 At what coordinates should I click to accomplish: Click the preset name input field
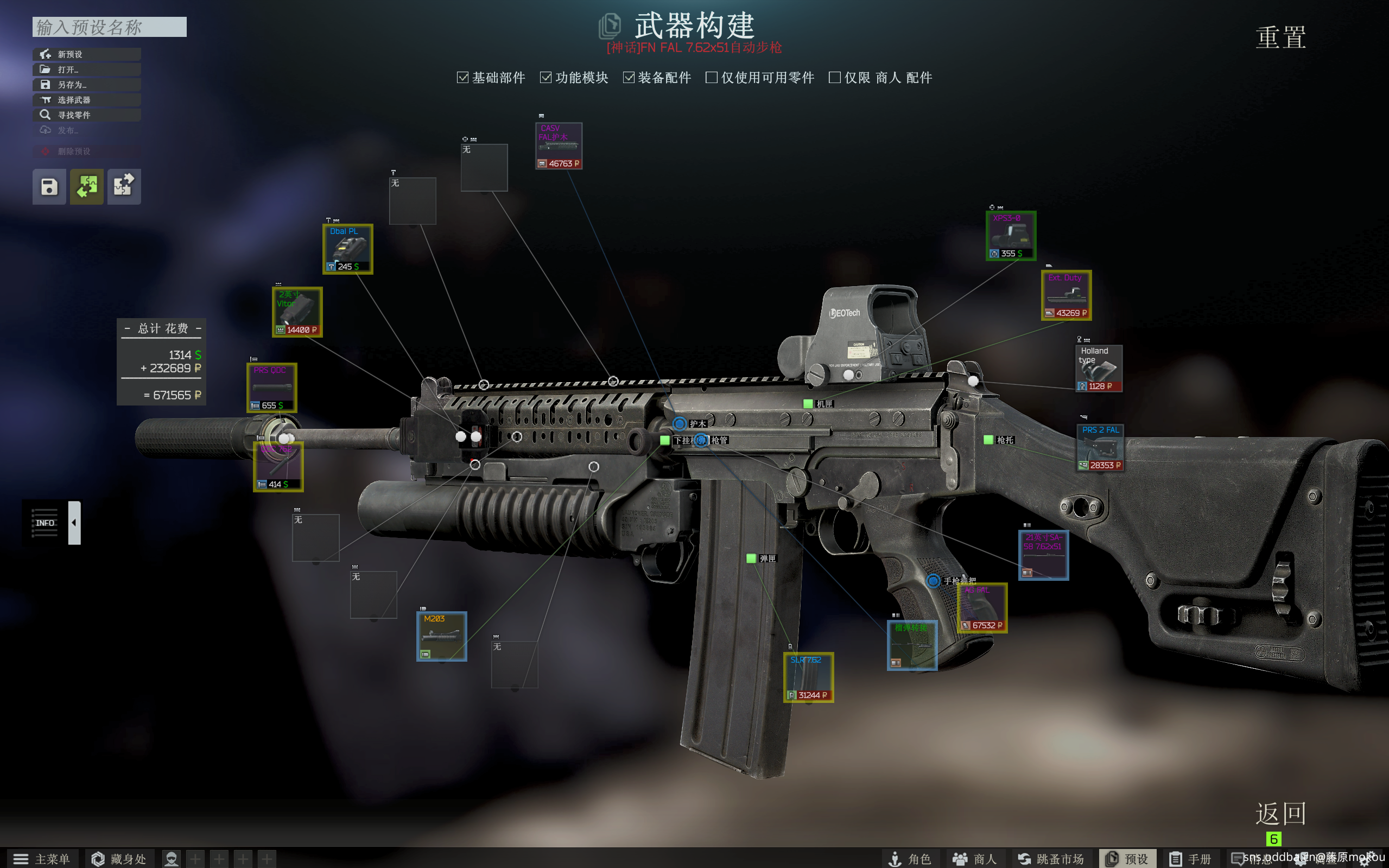[109, 27]
